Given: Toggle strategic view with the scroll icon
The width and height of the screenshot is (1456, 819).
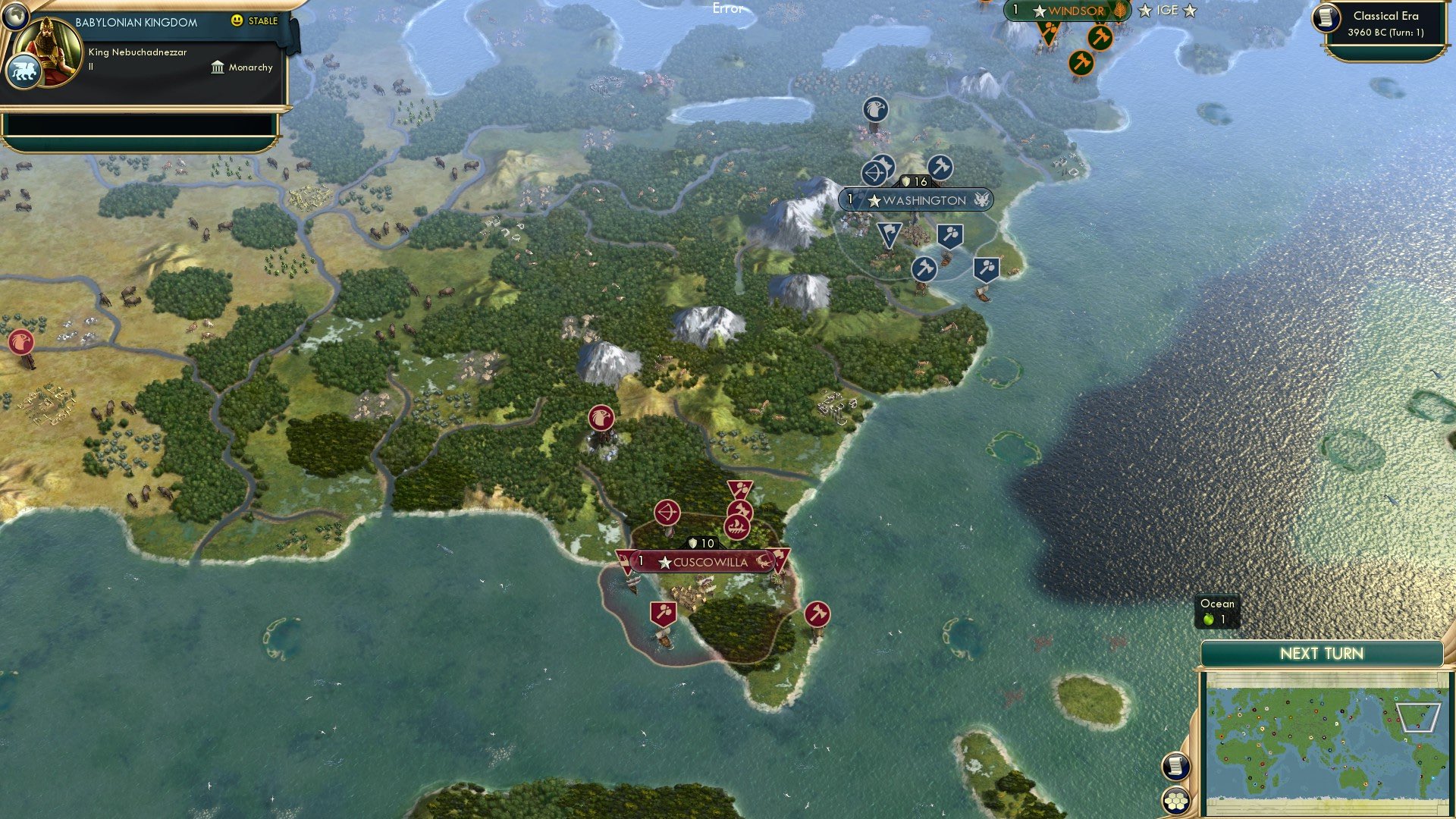Looking at the screenshot, I should click(1176, 766).
